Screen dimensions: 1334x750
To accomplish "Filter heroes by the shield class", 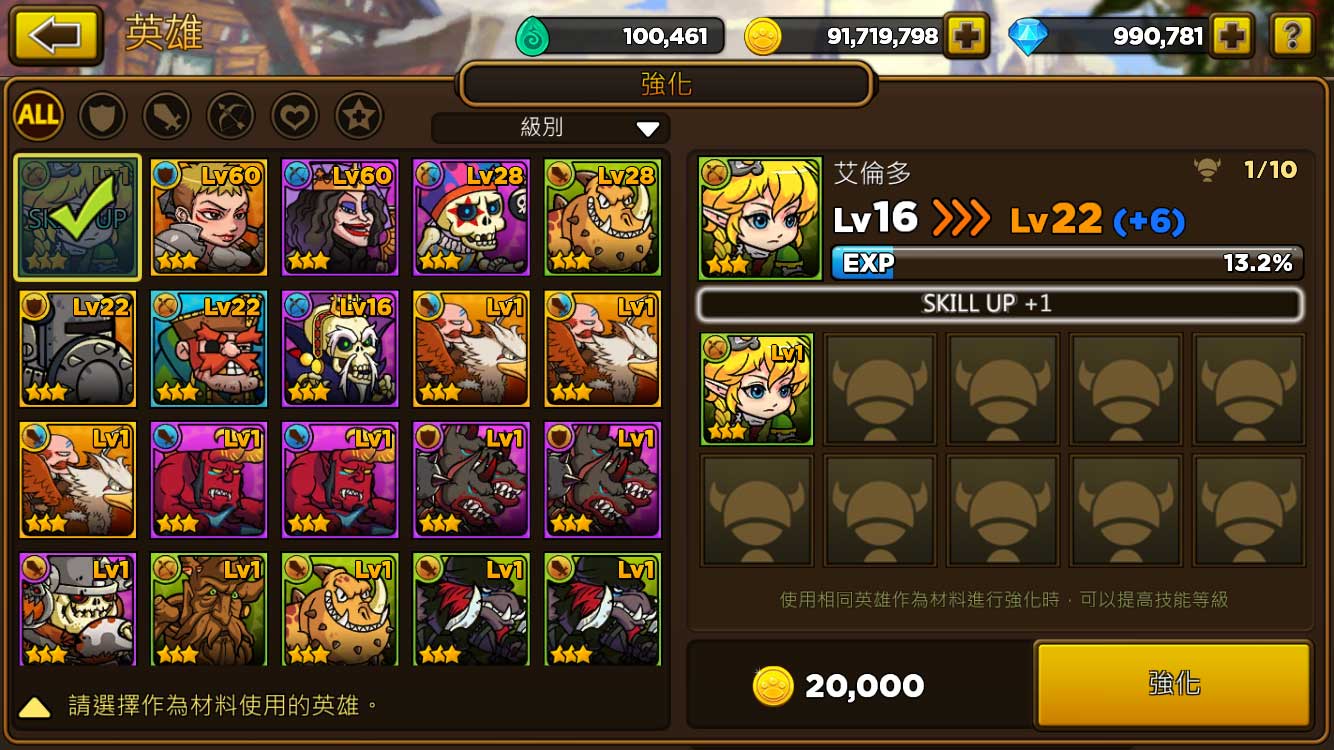I will 102,116.
